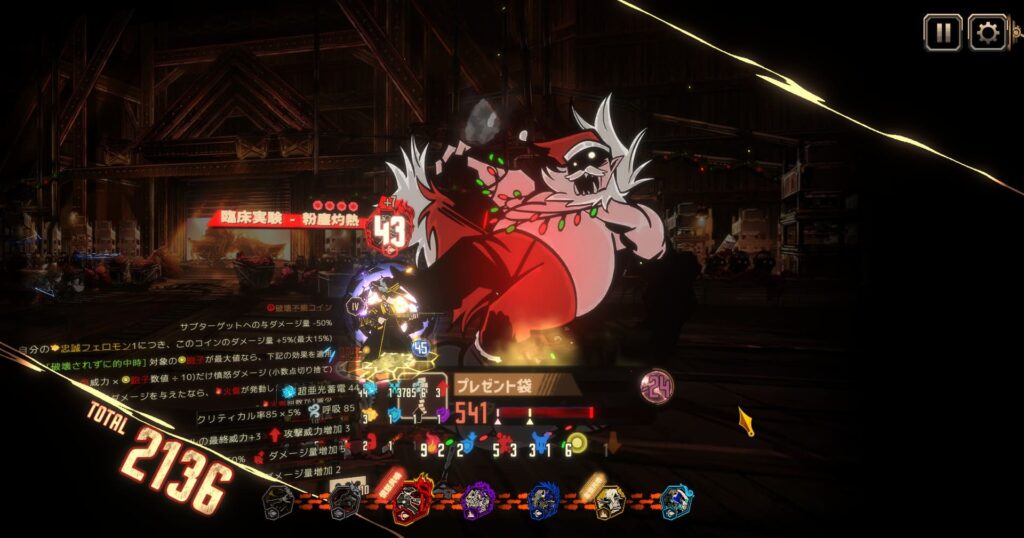Select the gold portrait in turn order
Image resolution: width=1024 pixels, height=538 pixels.
(609, 499)
